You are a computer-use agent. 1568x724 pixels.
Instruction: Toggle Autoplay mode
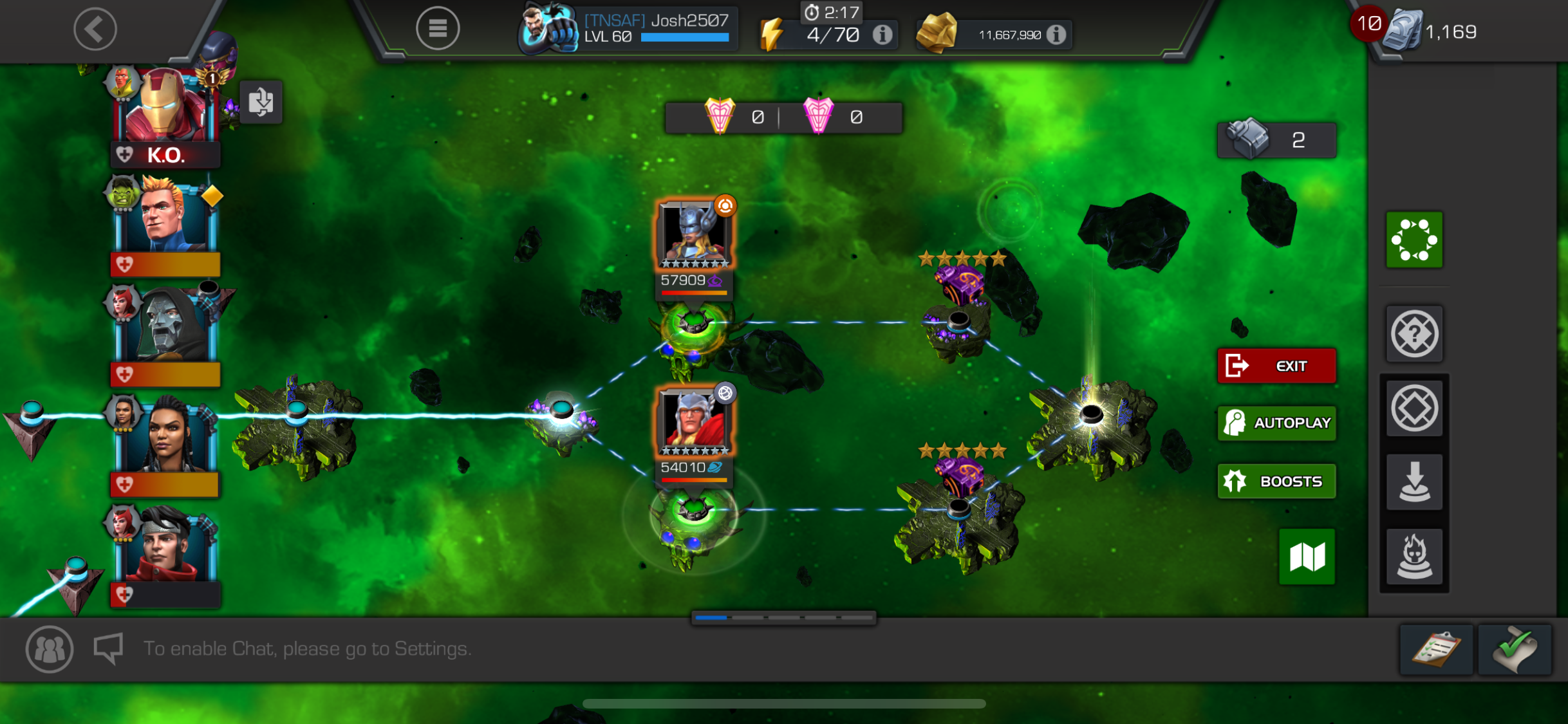click(x=1276, y=422)
